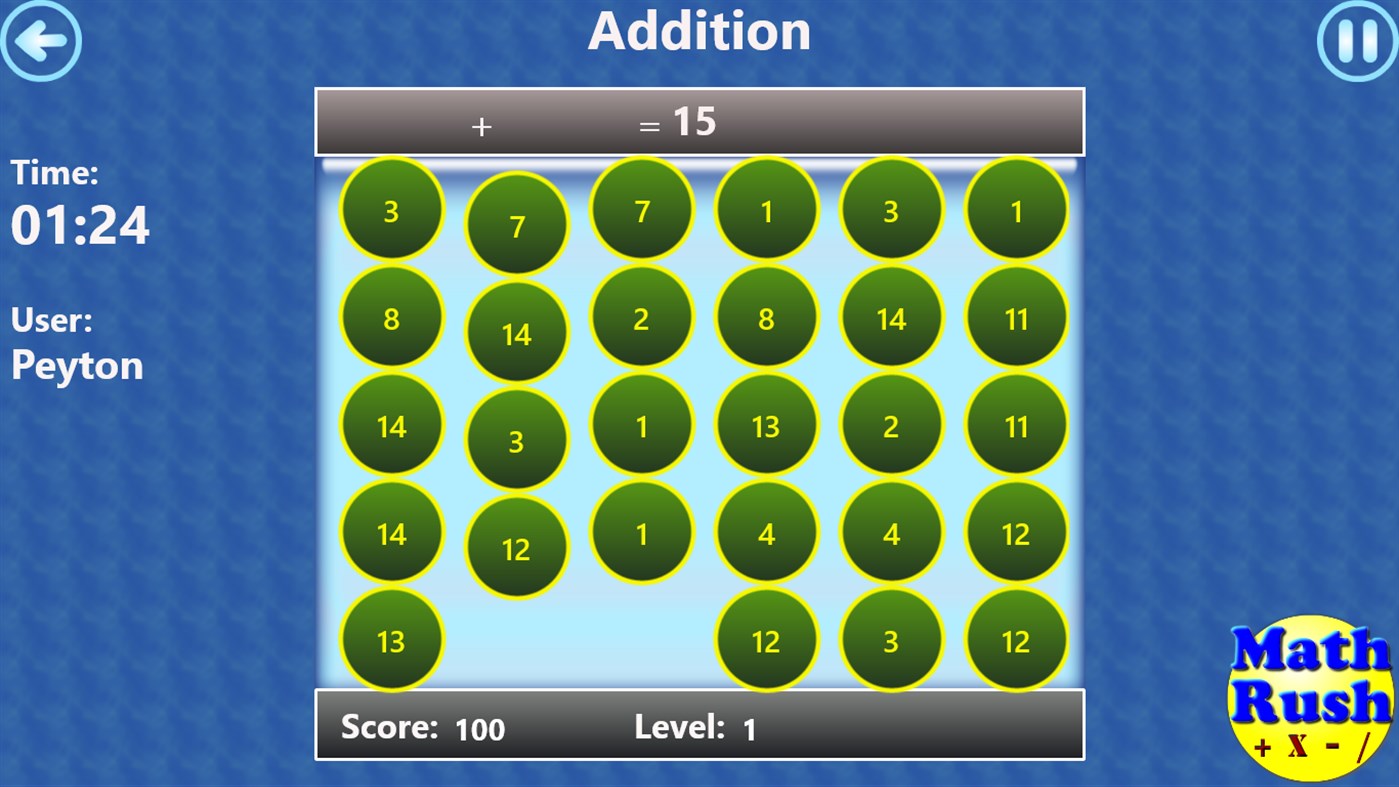1399x787 pixels.
Task: Click the 13 bubble in bottom-left
Action: coord(391,642)
